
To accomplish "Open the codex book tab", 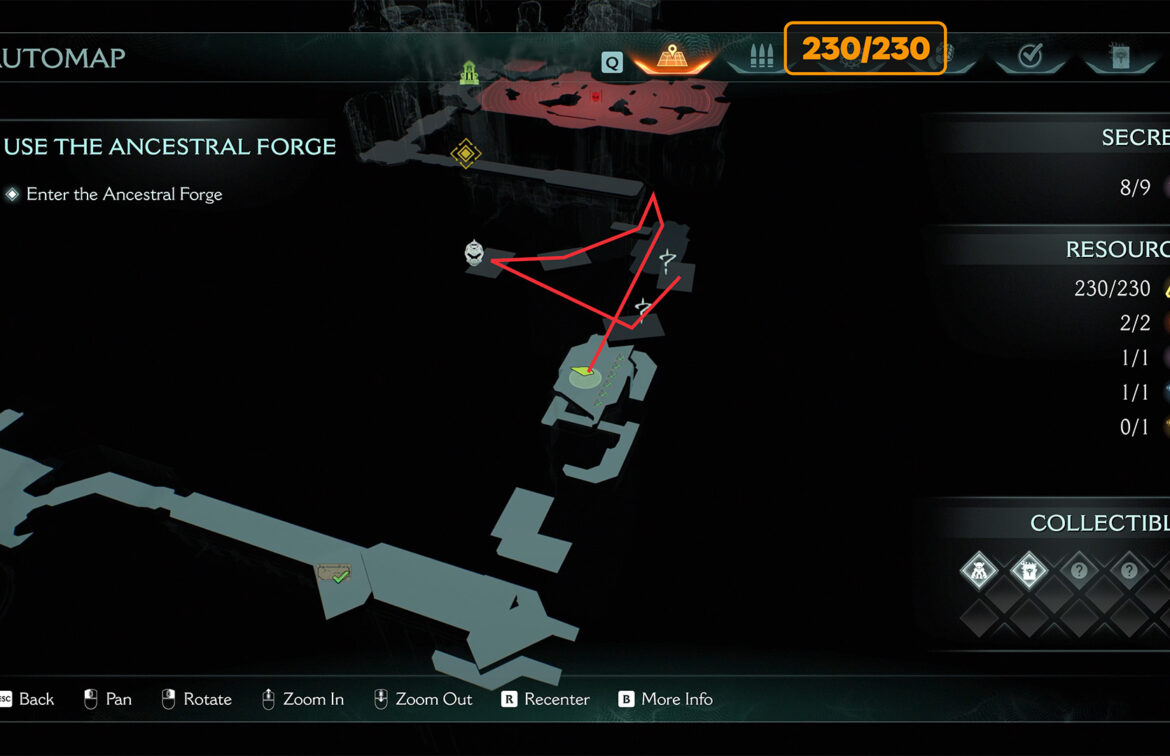I will point(1118,56).
